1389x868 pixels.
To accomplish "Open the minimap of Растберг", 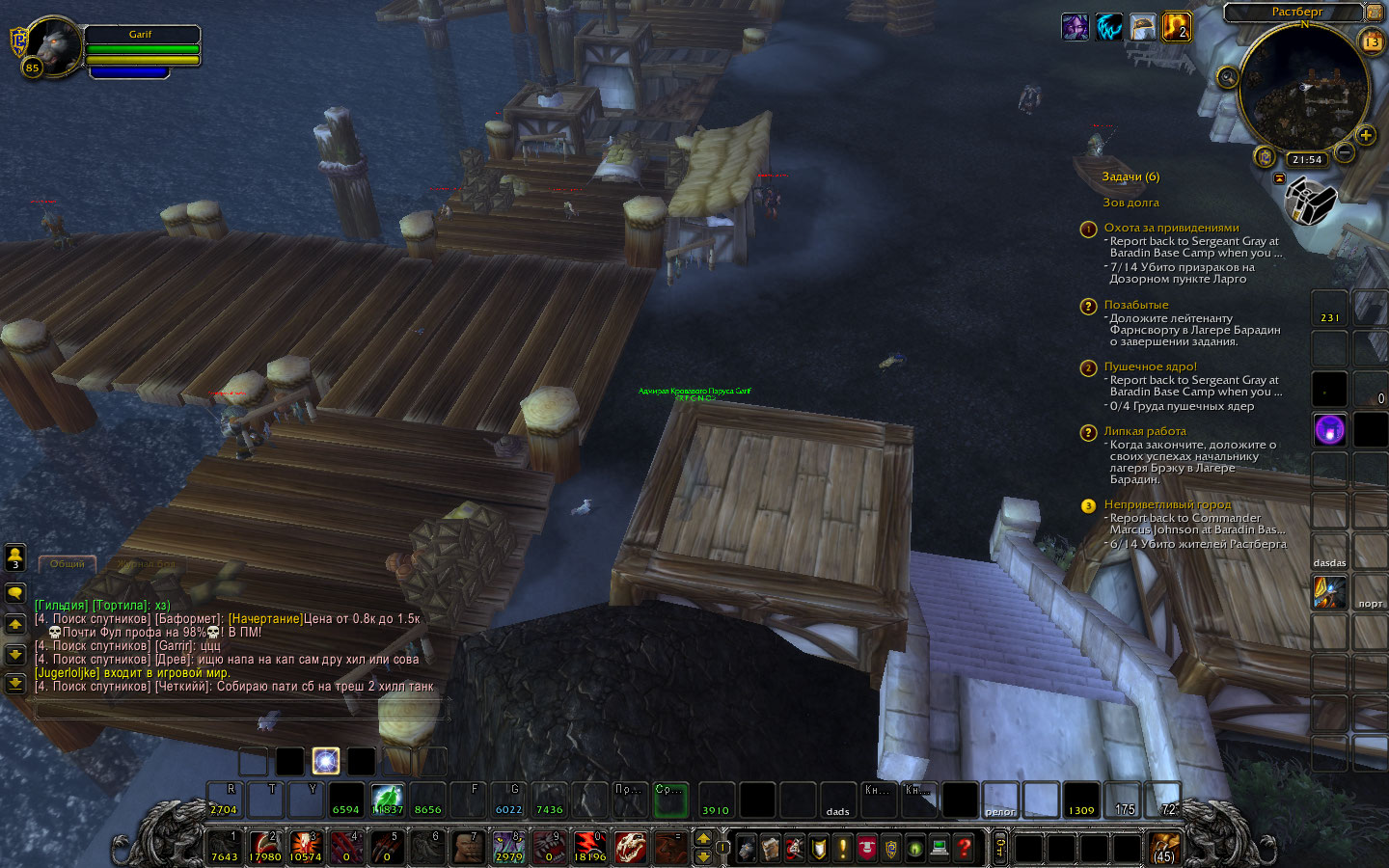I will (1303, 89).
